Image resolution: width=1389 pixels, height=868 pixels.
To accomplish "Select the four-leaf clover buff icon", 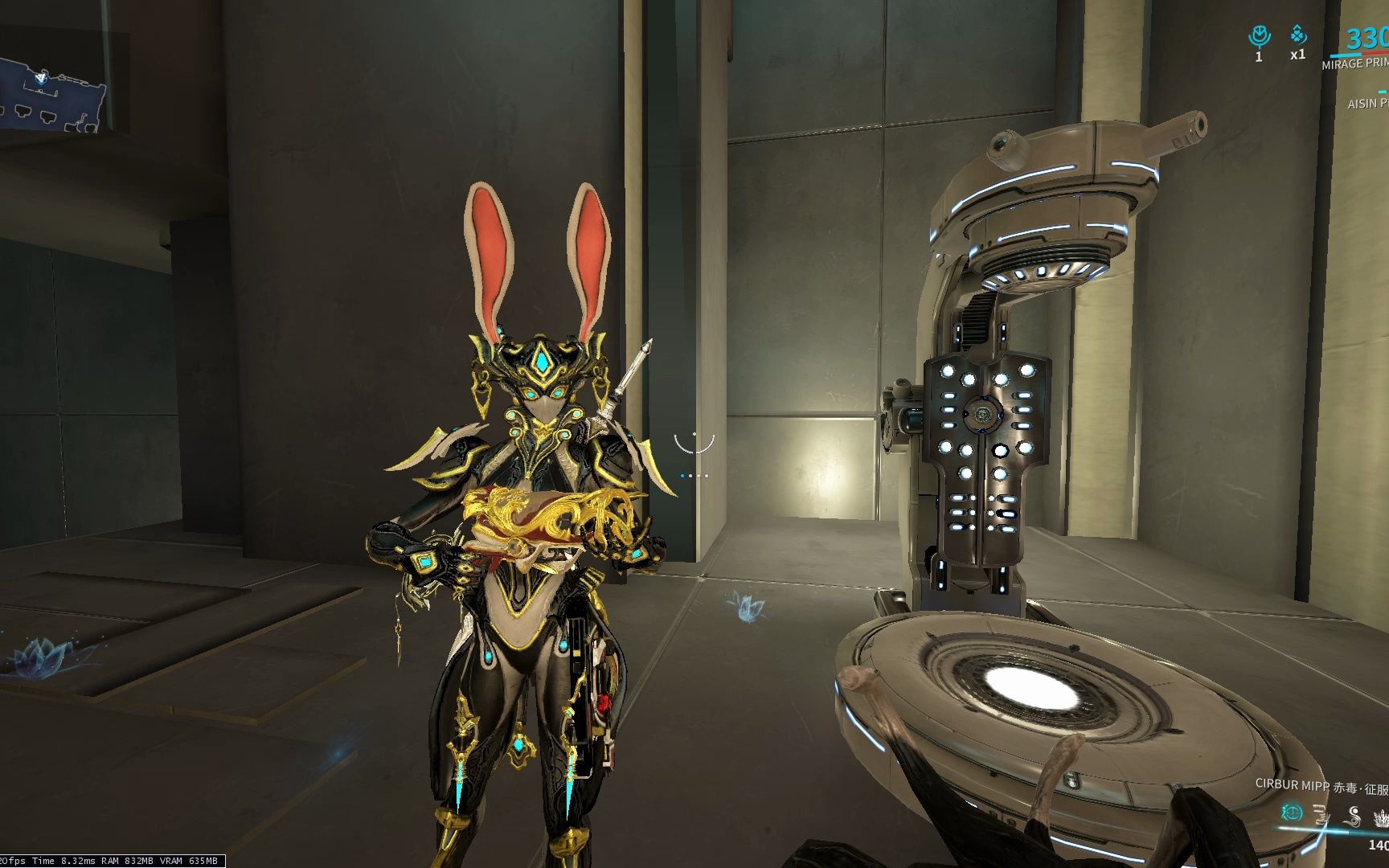I will coord(1298,35).
